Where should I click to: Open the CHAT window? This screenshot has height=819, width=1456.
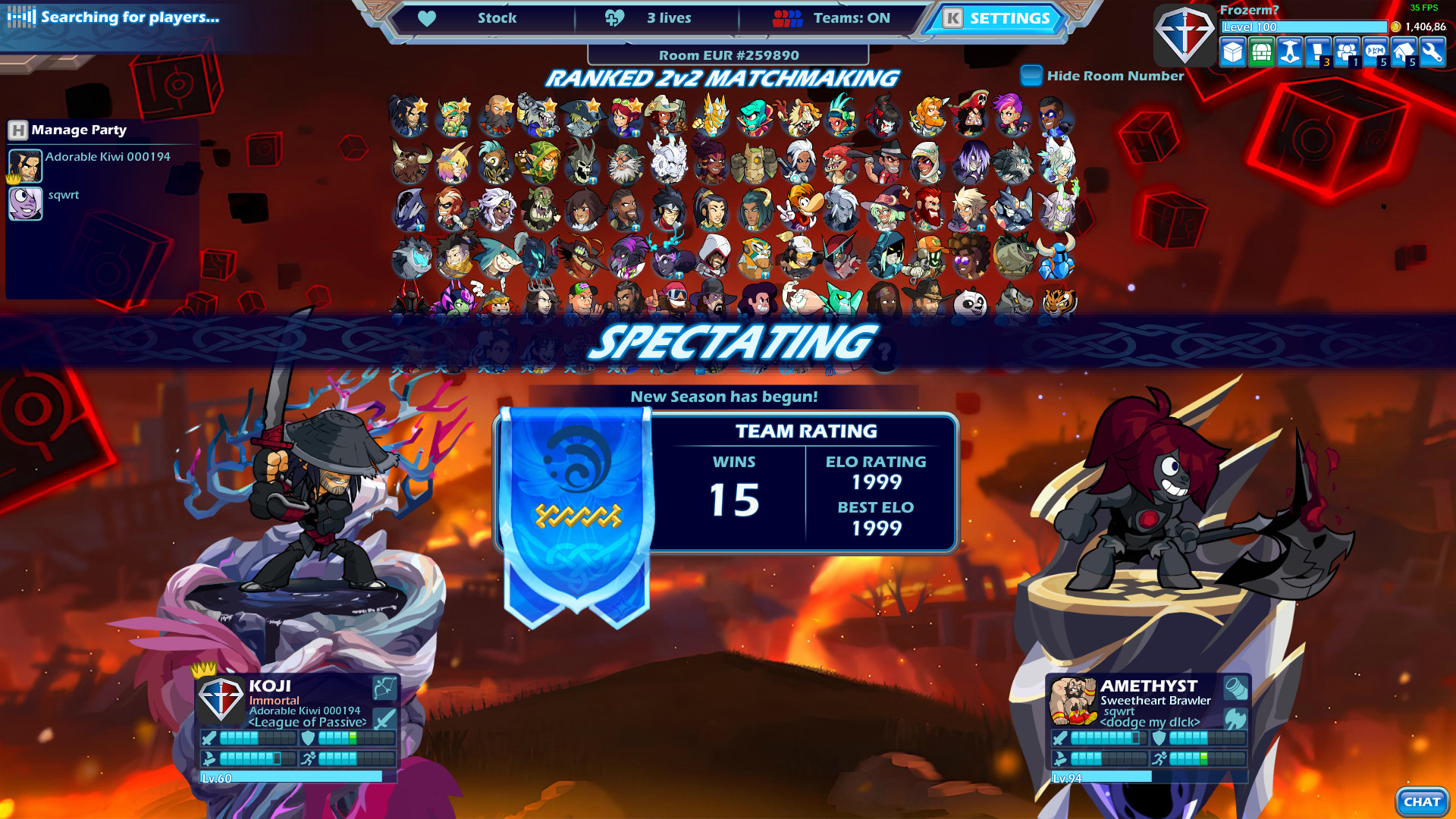1421,801
